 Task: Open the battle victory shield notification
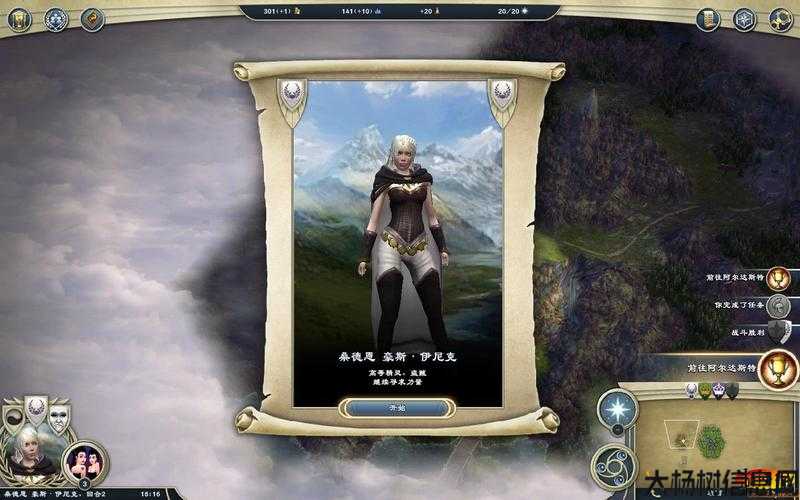[778, 332]
